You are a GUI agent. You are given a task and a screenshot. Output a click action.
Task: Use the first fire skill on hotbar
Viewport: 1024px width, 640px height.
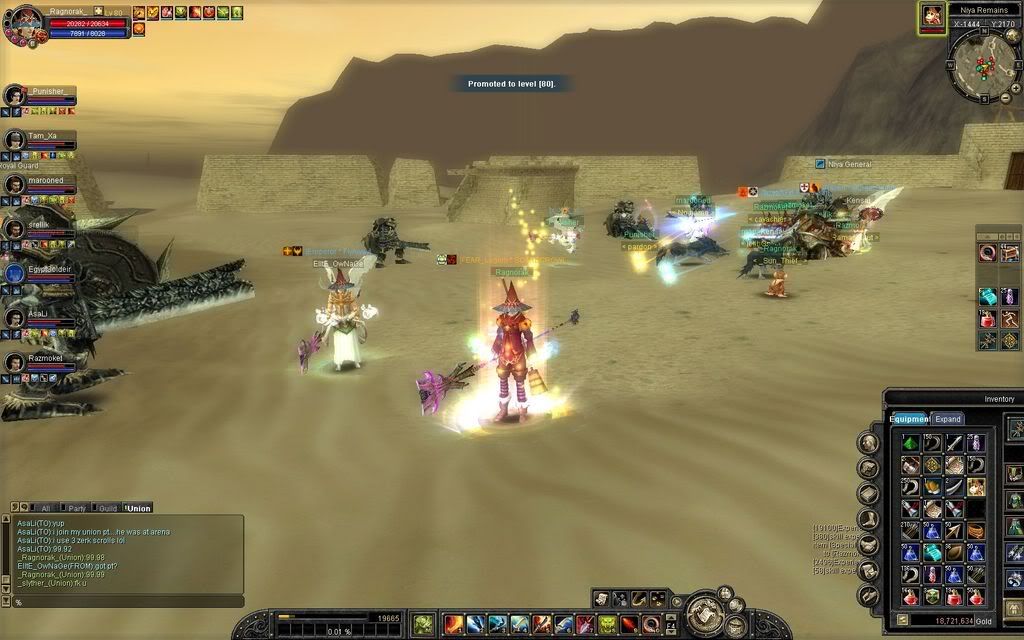[x=454, y=625]
